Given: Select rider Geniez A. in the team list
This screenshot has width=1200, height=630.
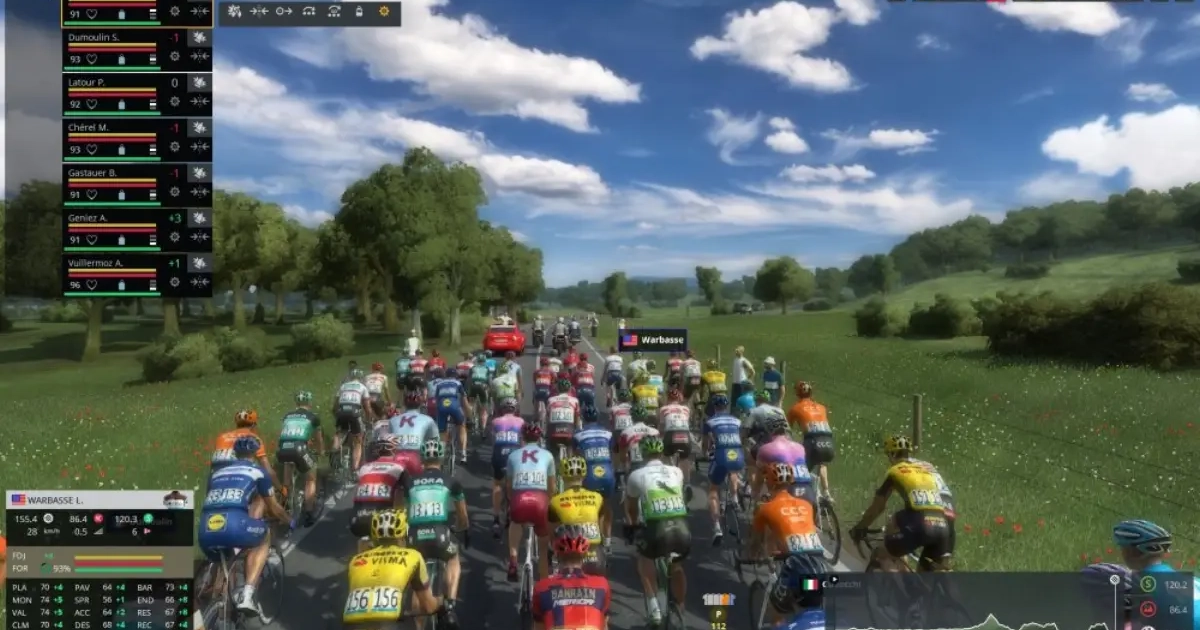Looking at the screenshot, I should 89,218.
